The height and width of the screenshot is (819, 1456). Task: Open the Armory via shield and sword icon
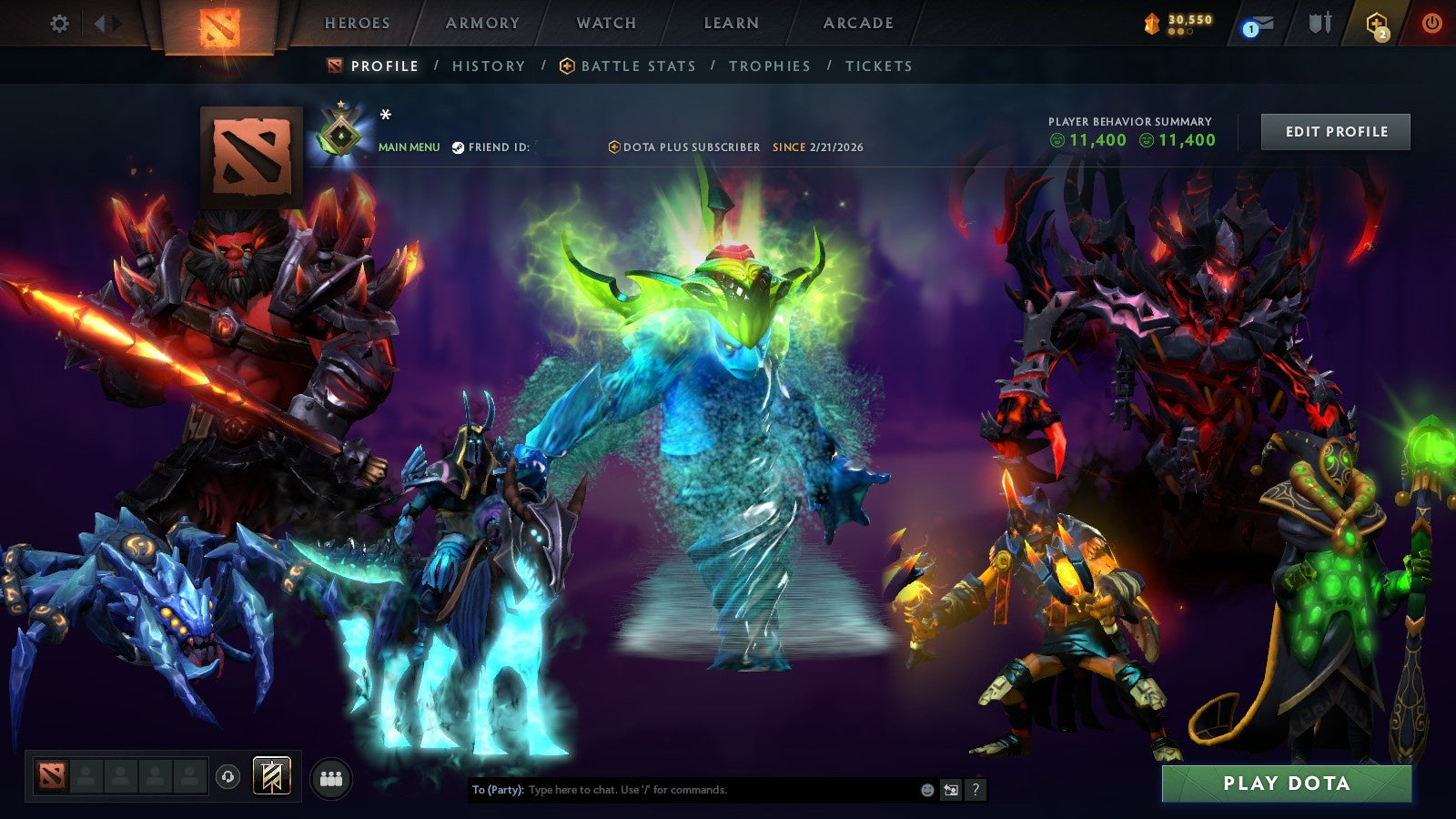pos(1319,24)
